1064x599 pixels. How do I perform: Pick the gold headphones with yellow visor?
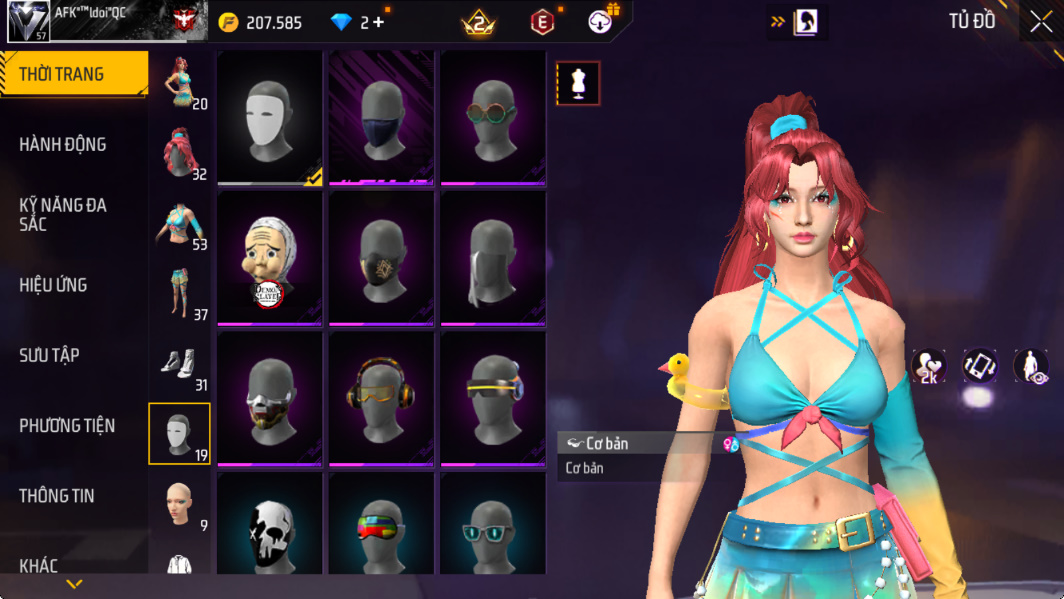(x=381, y=398)
